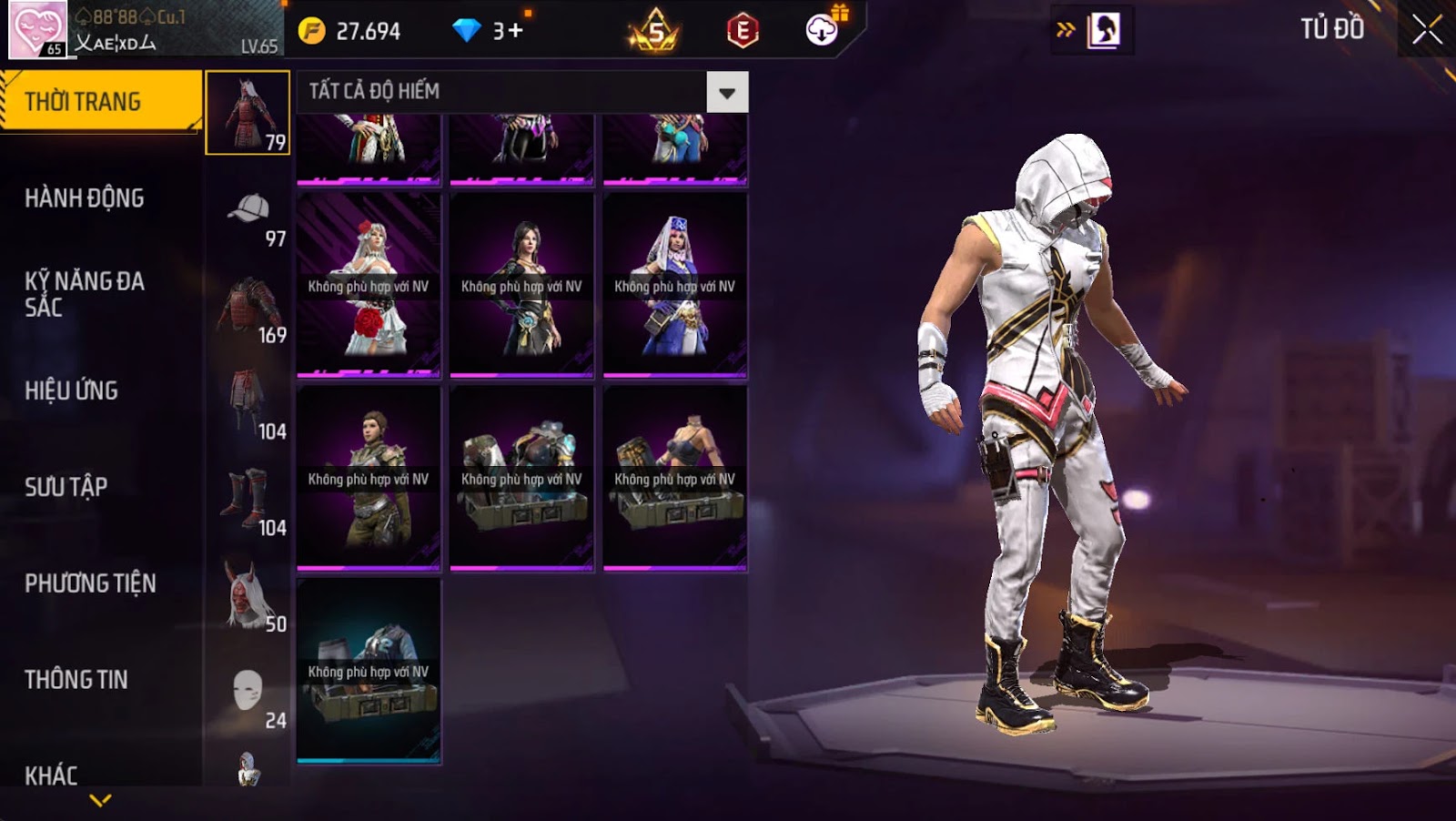The width and height of the screenshot is (1456, 821).
Task: Open the THÔNG TIN section
Action: pyautogui.click(x=76, y=680)
